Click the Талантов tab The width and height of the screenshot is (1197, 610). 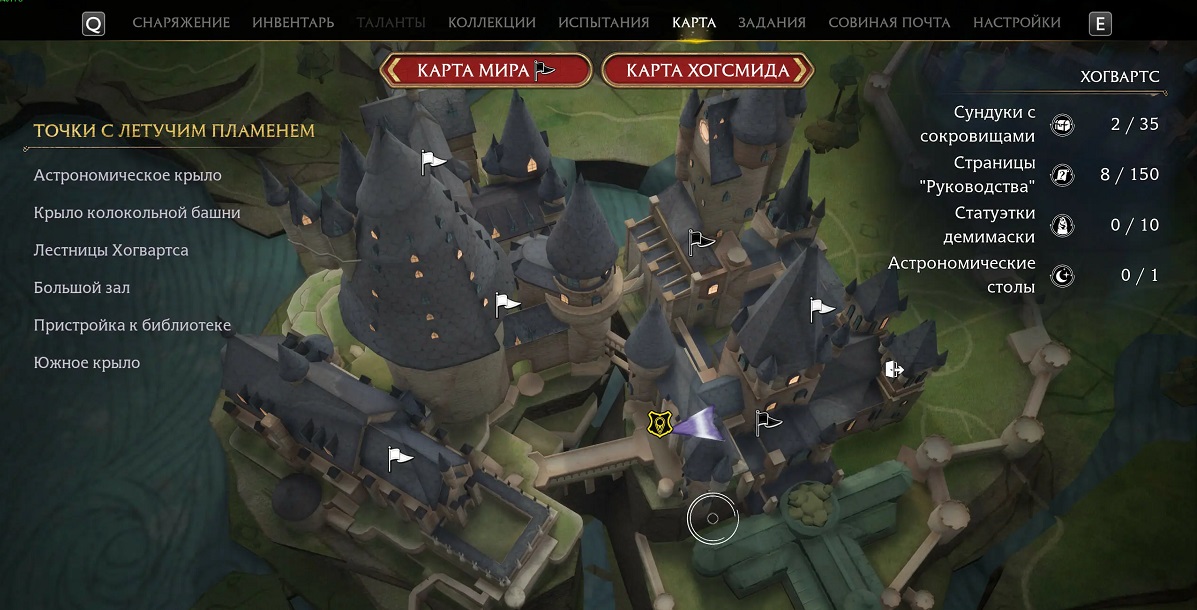(x=390, y=22)
